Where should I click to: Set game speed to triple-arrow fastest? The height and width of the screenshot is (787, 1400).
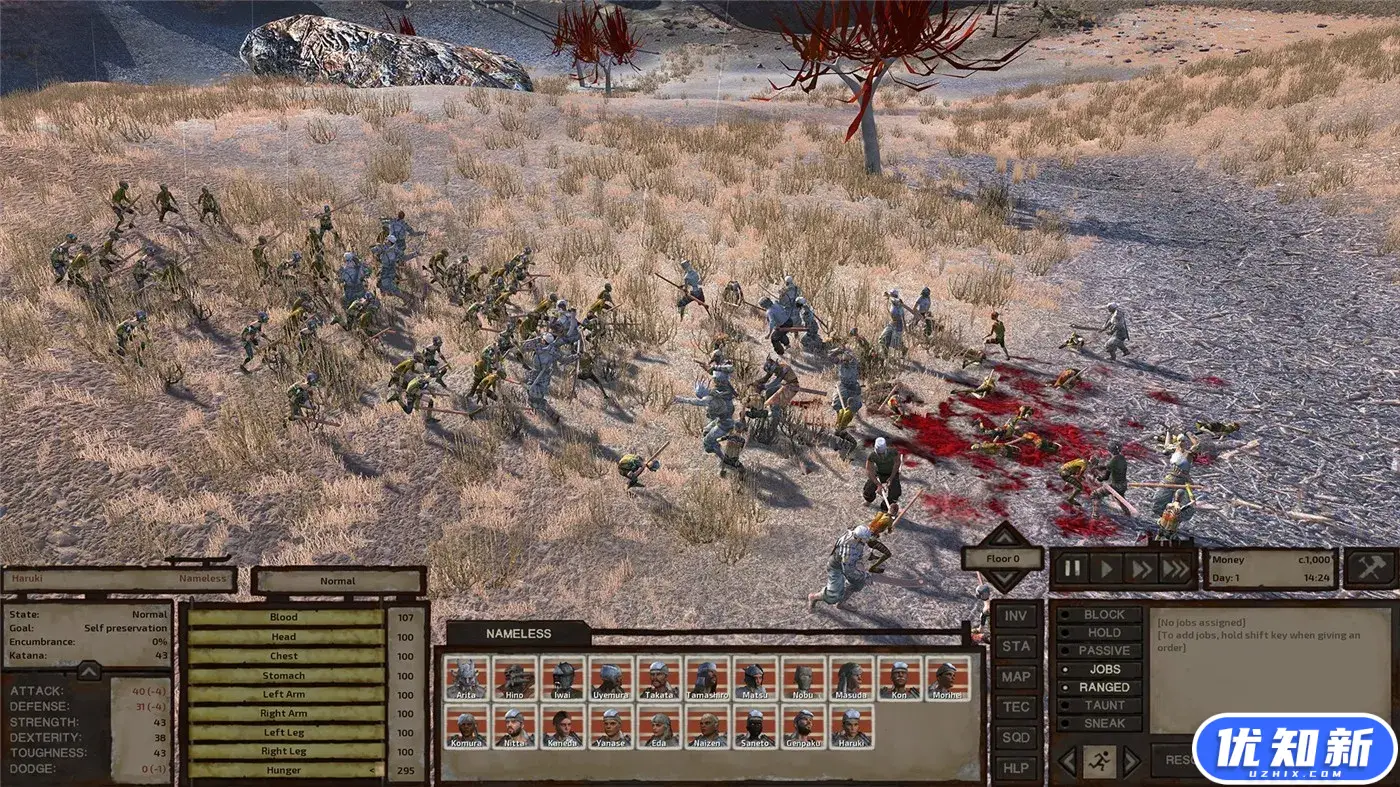[x=1176, y=569]
